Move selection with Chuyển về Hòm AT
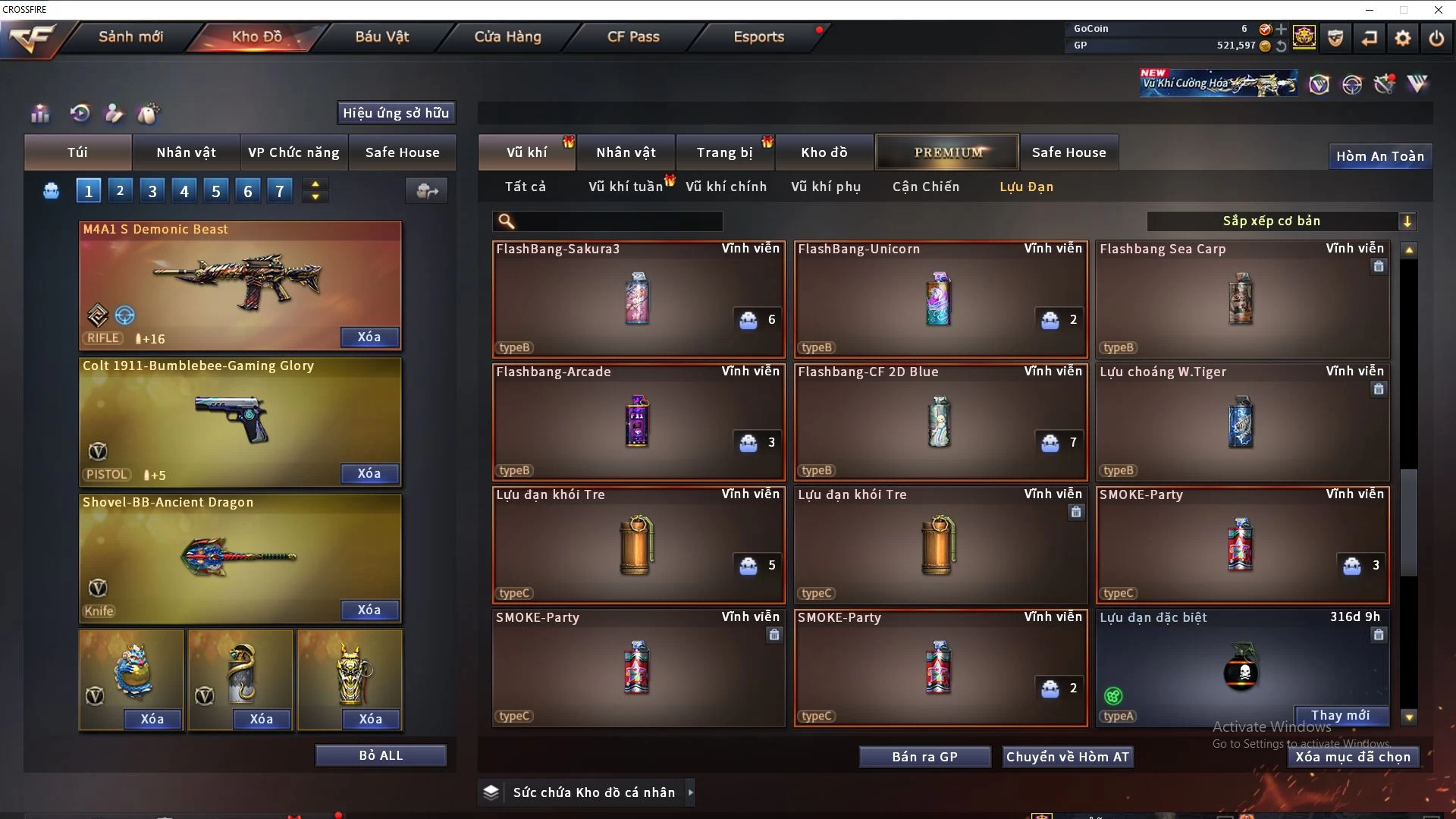Viewport: 1456px width, 819px height. 1067,757
